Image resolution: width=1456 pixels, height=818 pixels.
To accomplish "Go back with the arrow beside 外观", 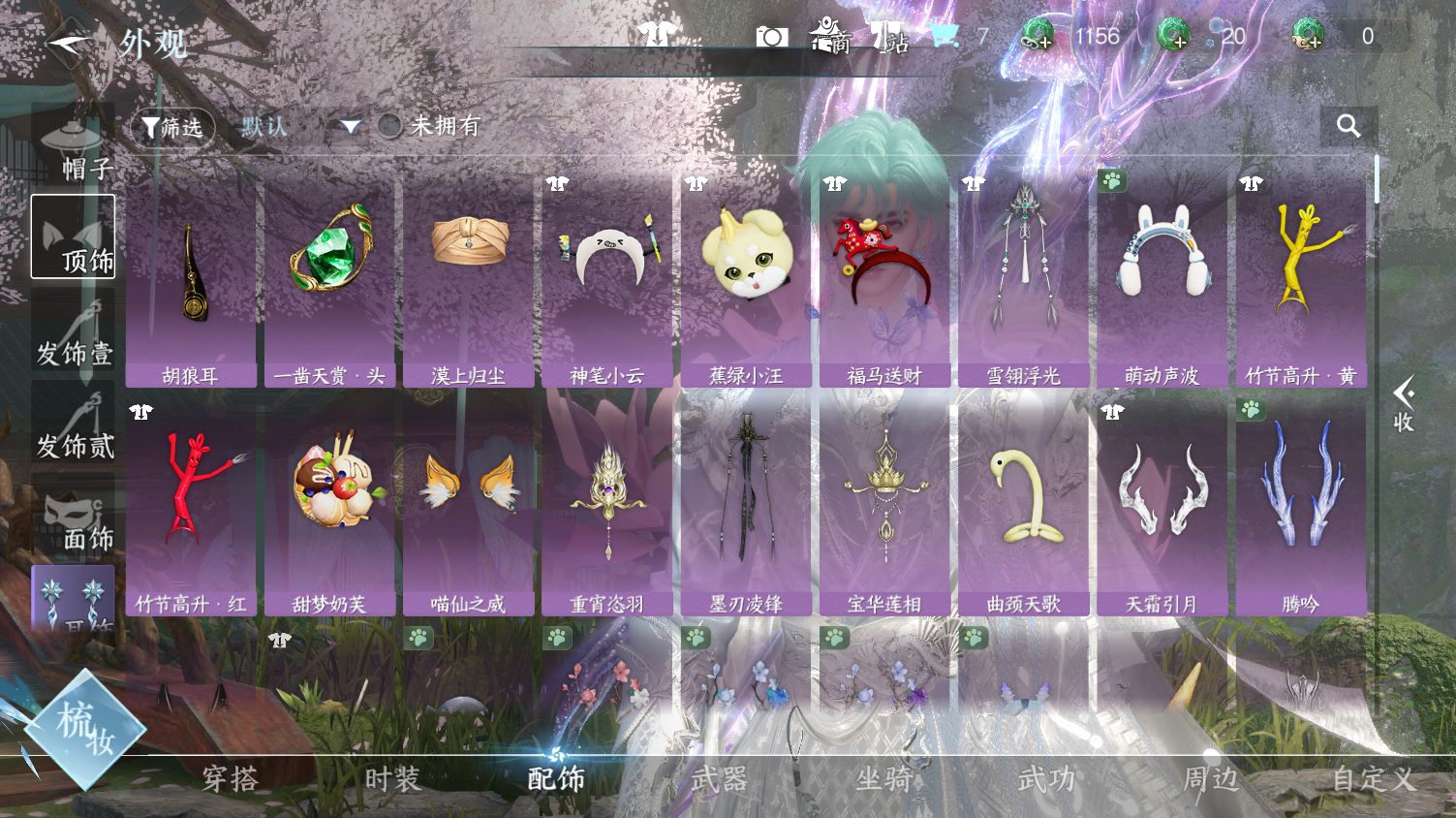I will point(70,44).
